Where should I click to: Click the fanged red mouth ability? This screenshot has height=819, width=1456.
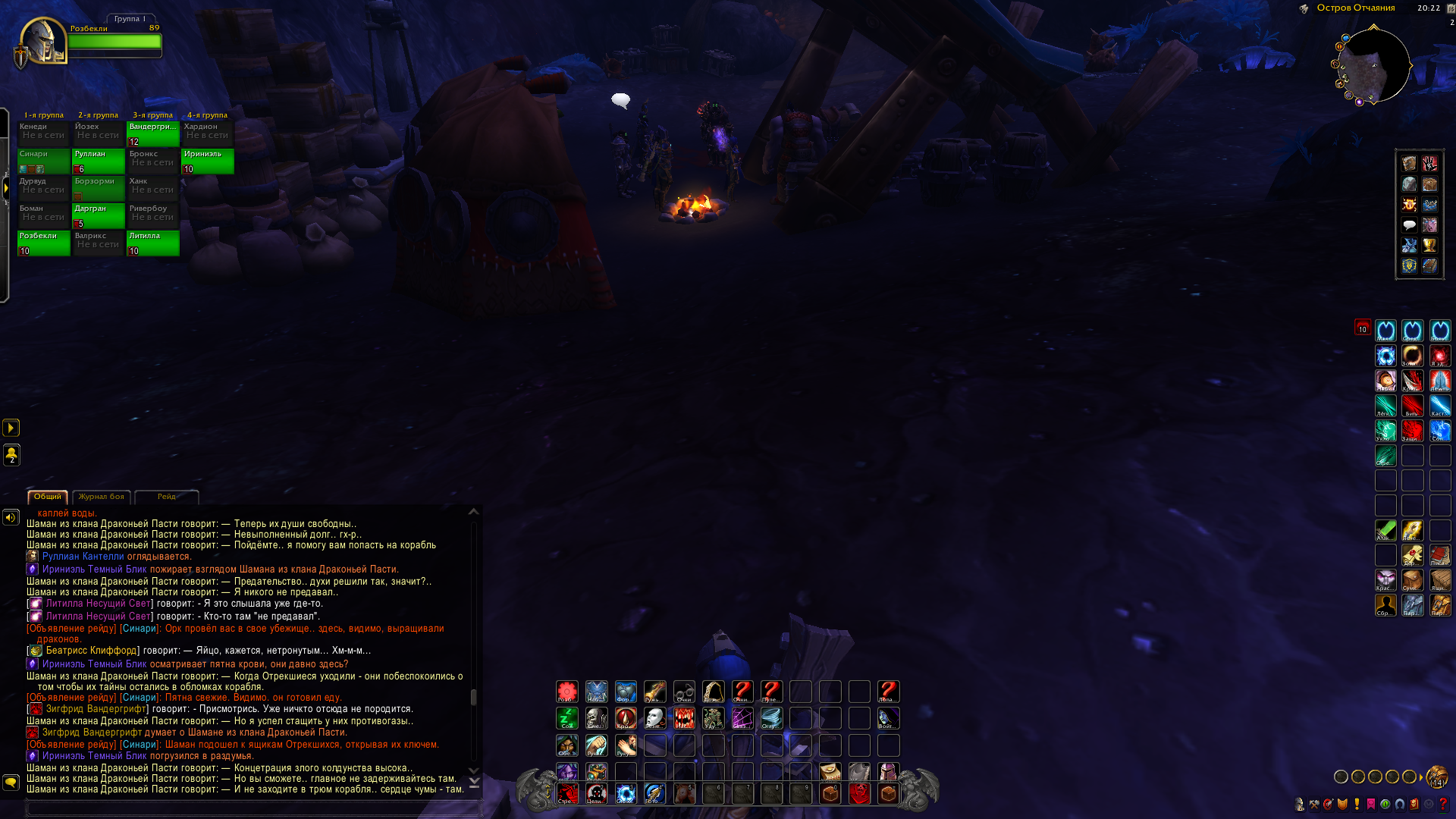click(x=684, y=717)
